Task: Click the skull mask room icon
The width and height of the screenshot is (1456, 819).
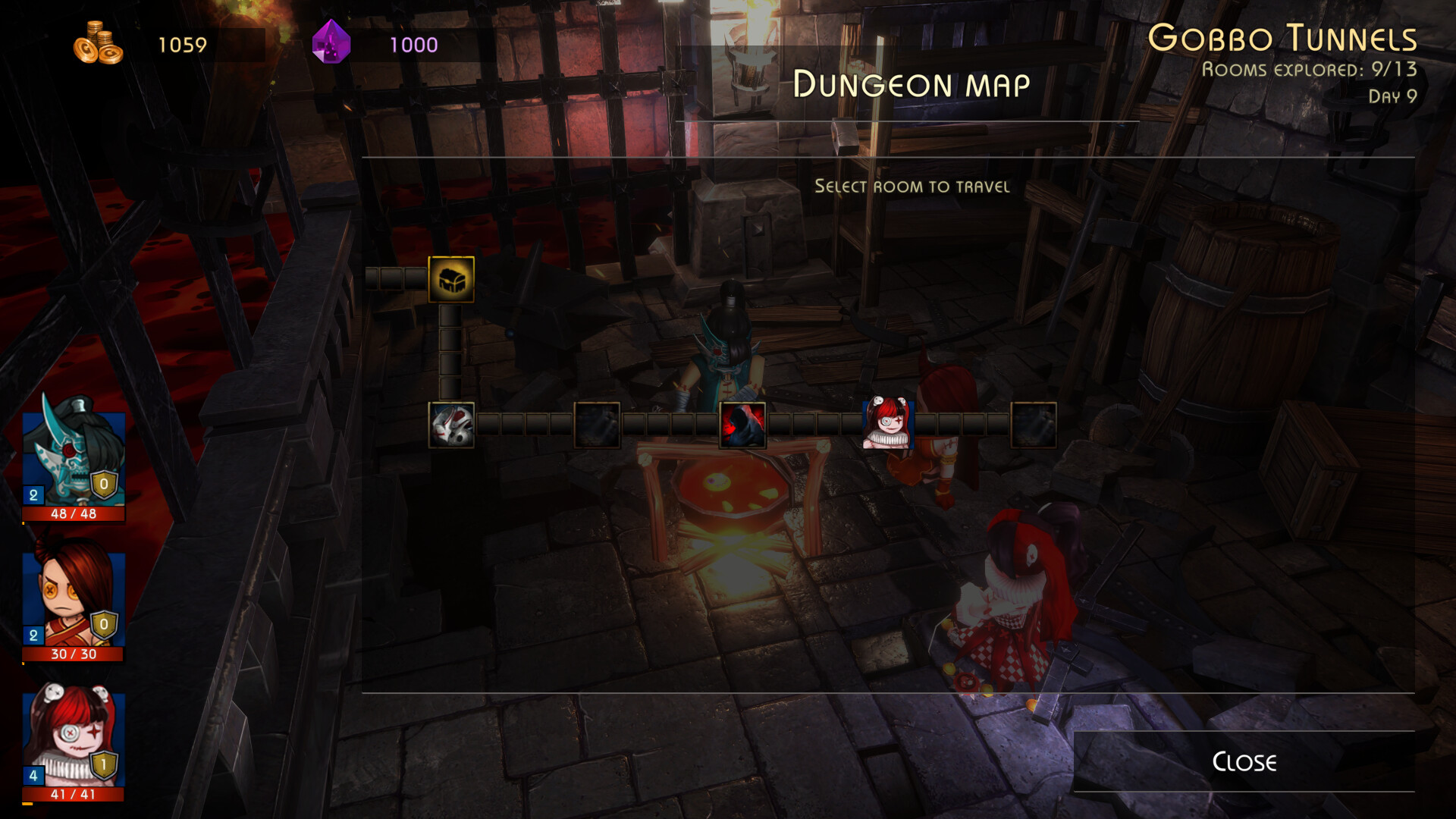Action: [450, 426]
